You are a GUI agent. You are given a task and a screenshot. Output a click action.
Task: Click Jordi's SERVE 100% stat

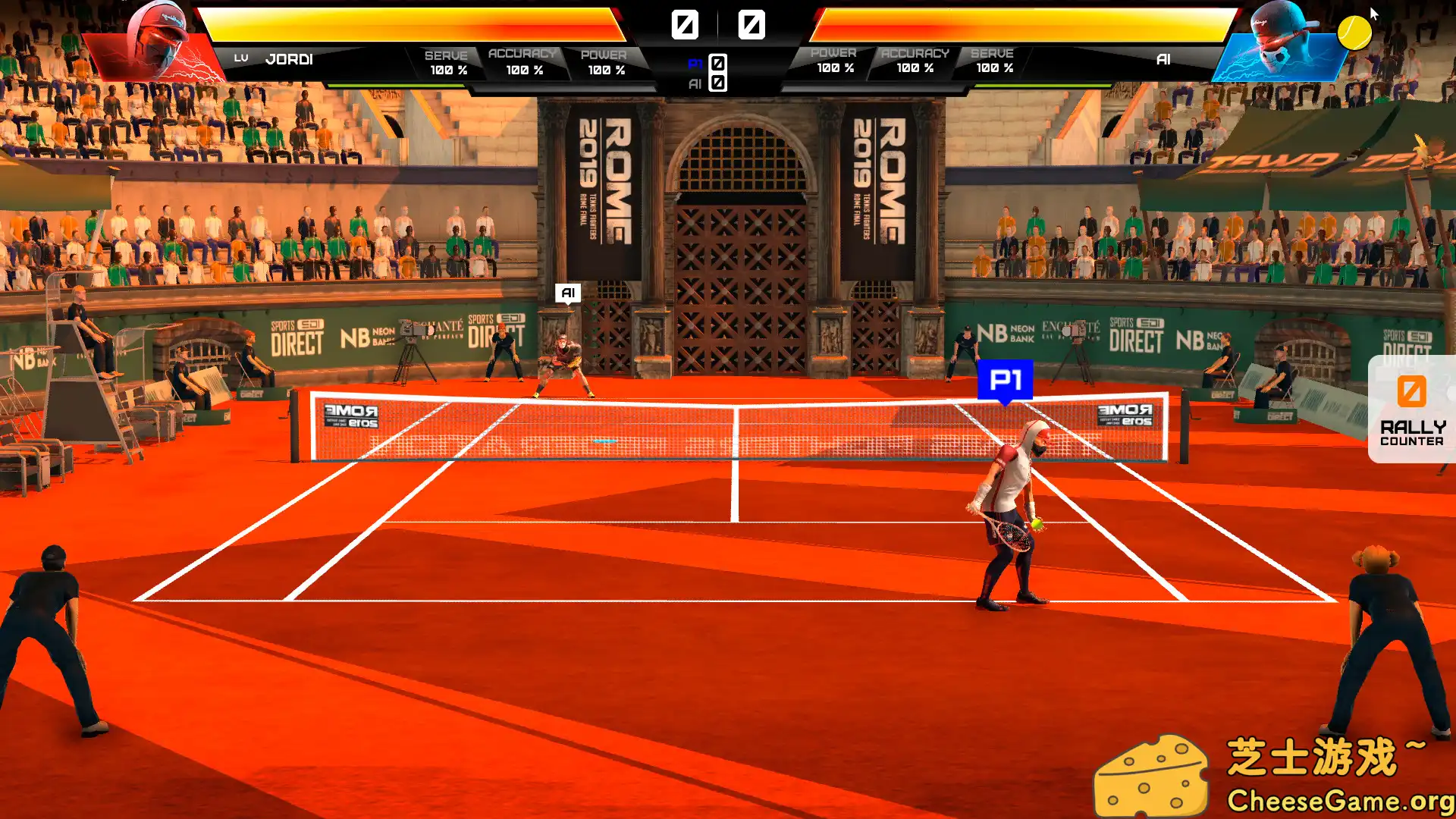(447, 61)
